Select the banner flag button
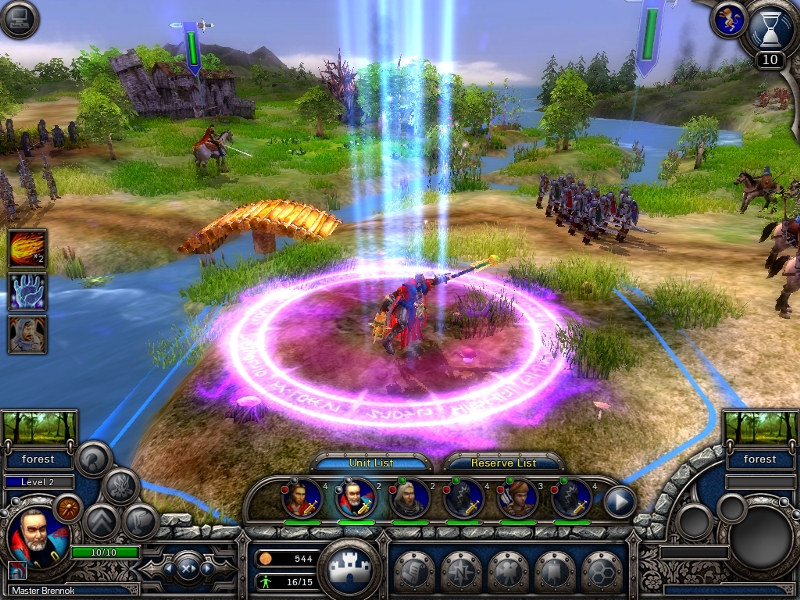800x600 pixels. 555,571
